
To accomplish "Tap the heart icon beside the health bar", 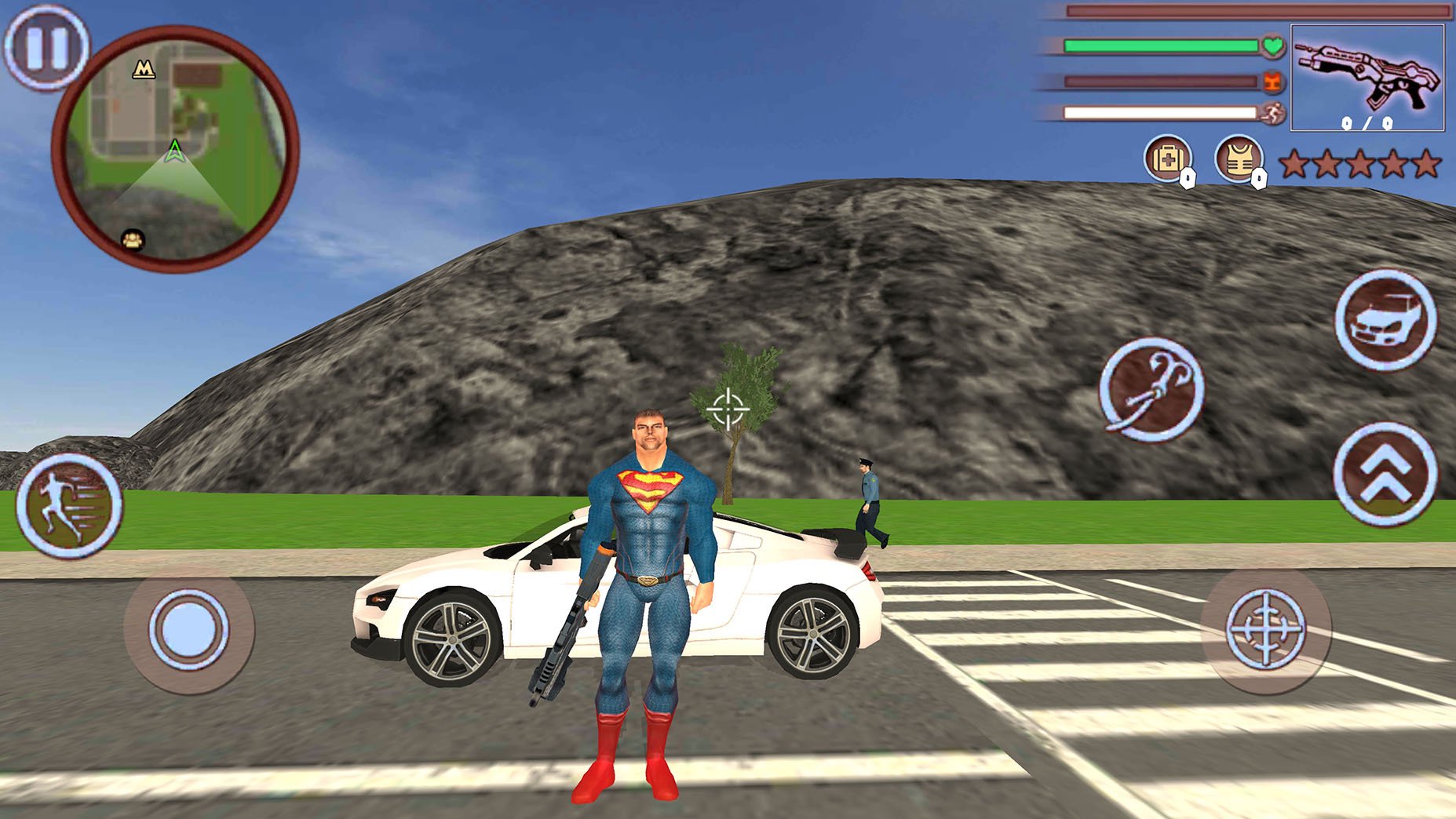I will [1272, 47].
